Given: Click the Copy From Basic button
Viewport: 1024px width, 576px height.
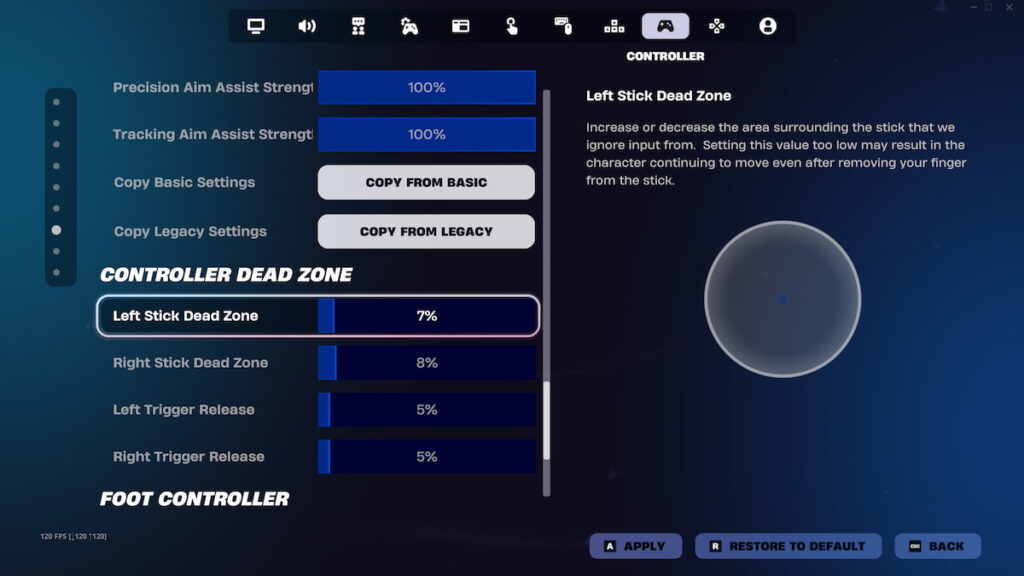Looking at the screenshot, I should [426, 183].
